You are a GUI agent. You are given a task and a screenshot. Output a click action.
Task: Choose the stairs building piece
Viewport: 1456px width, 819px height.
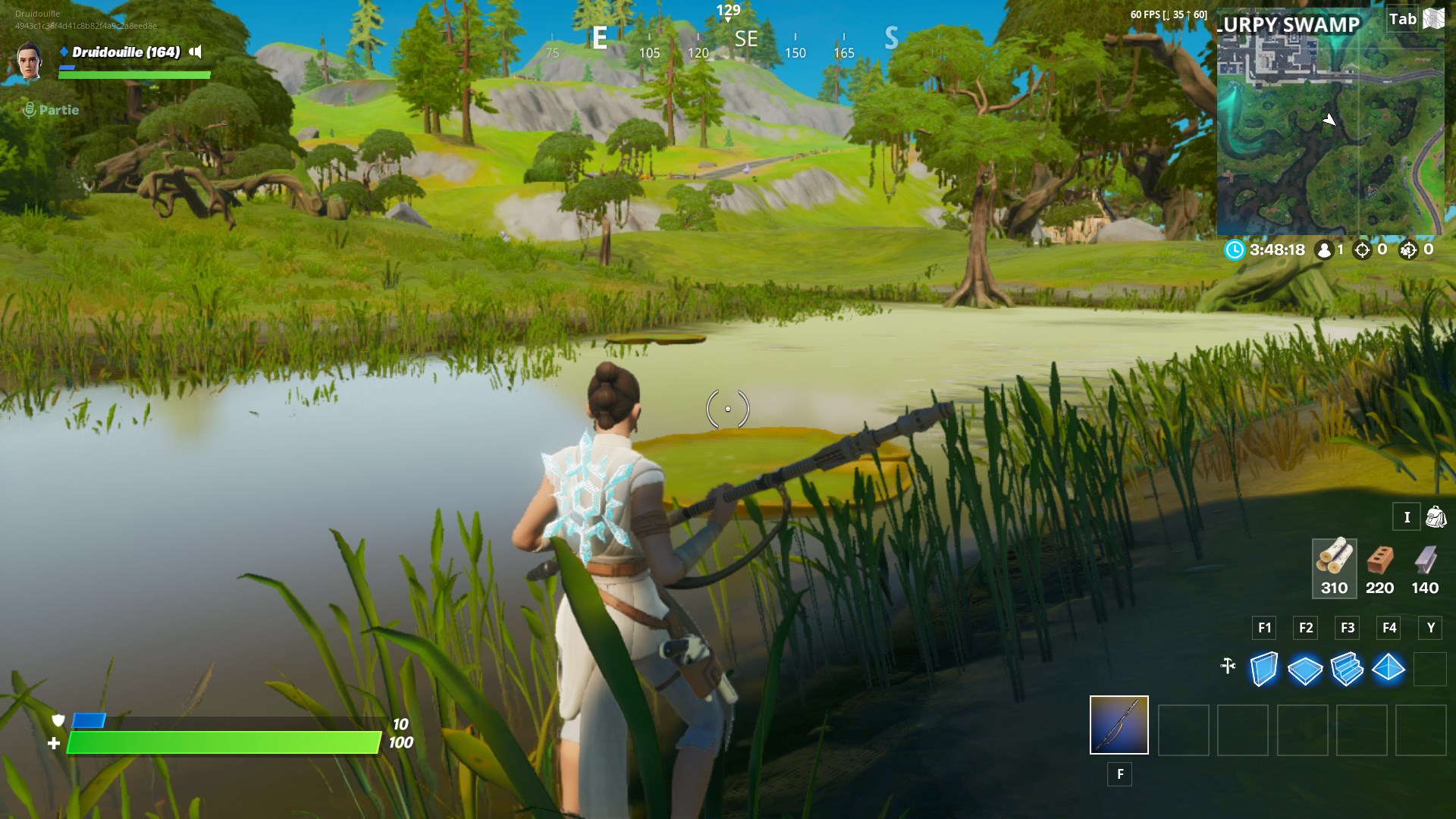point(1347,669)
